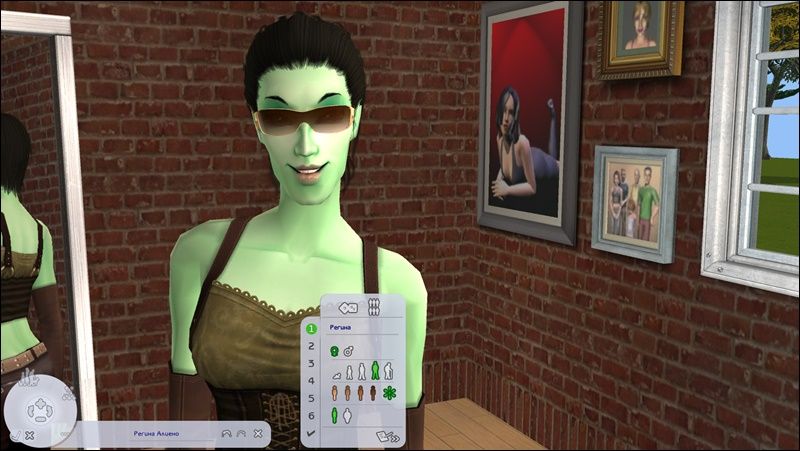Jump to step 6 tab
800x451 pixels.
[x=311, y=414]
